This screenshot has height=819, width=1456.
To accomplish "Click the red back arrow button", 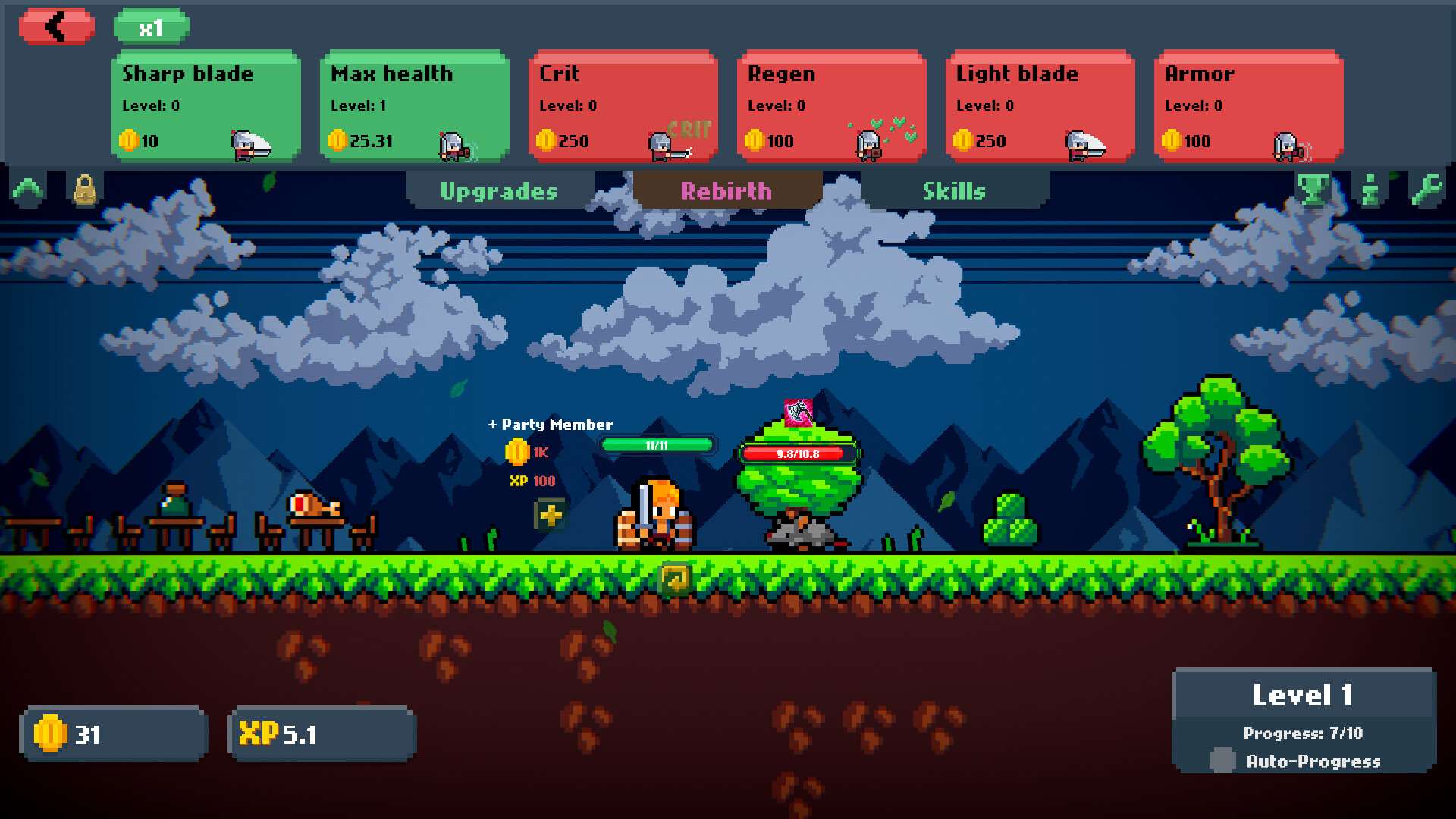I will tap(57, 27).
